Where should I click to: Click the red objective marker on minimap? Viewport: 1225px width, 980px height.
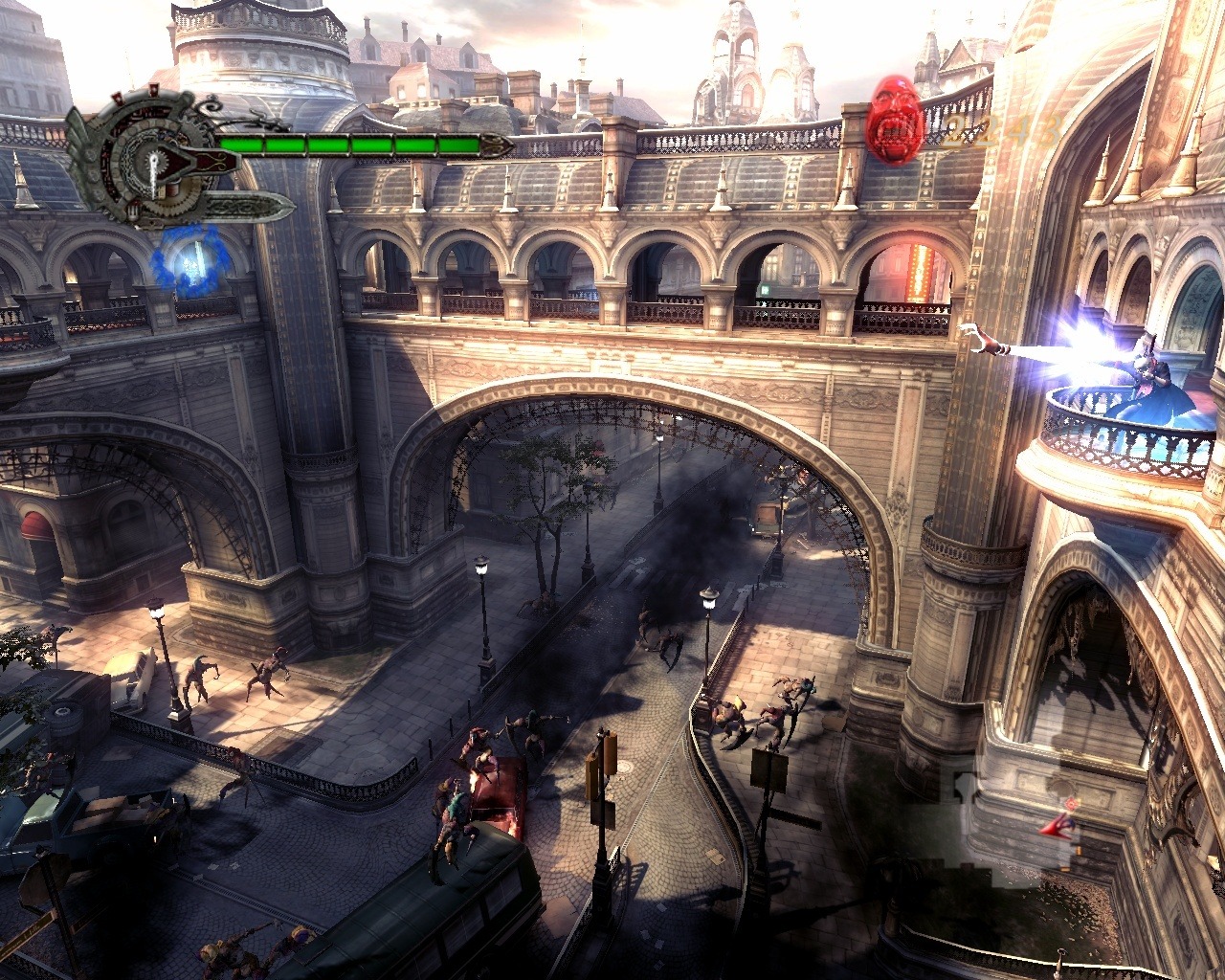(x=1073, y=802)
